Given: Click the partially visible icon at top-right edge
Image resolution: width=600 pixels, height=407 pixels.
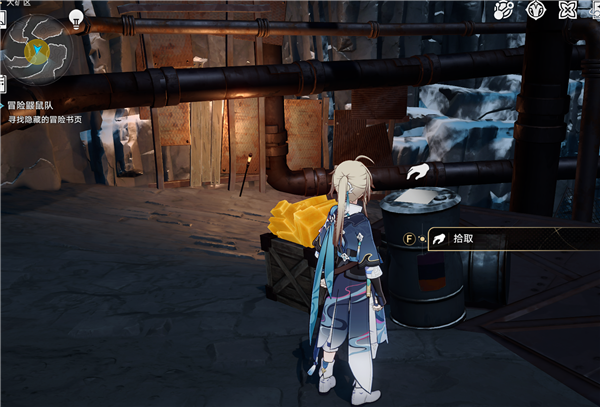Looking at the screenshot, I should [595, 11].
